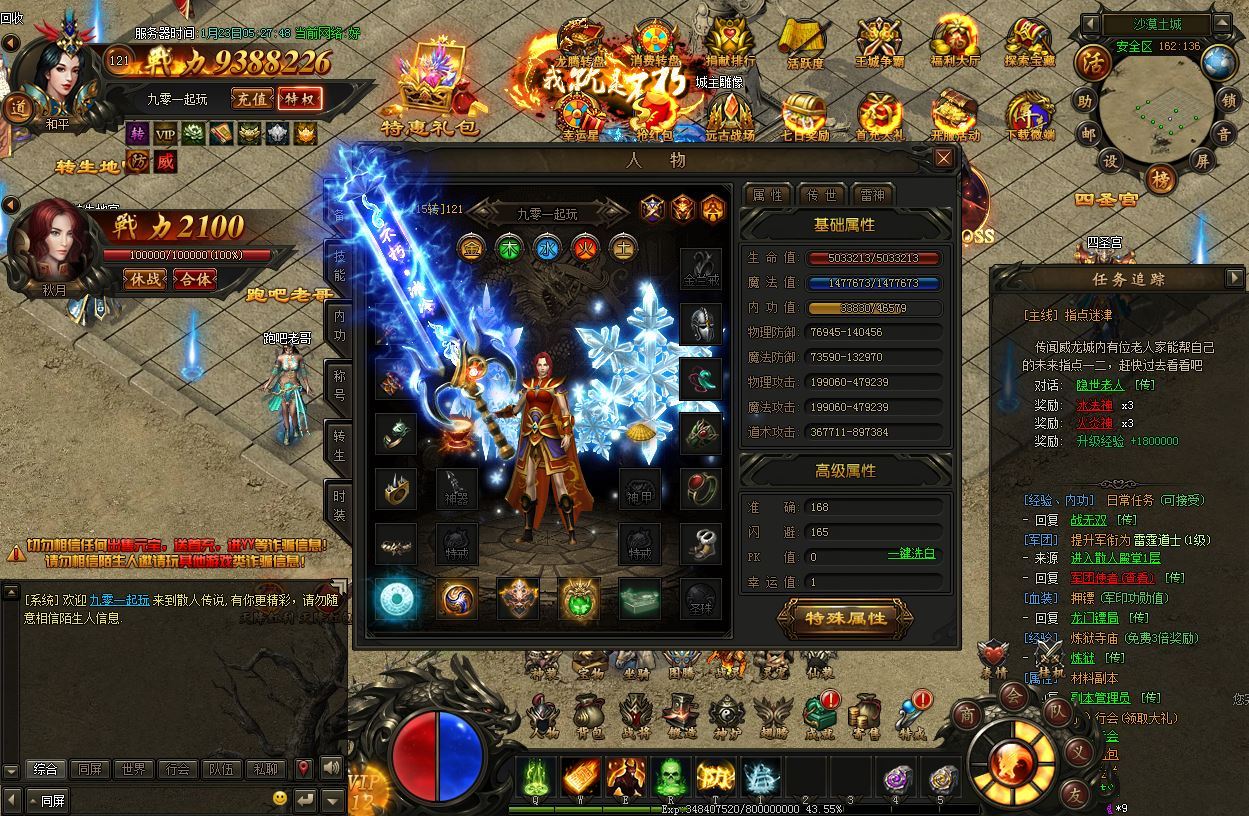Click the 合体 merge button
This screenshot has width=1249, height=816.
pos(194,279)
